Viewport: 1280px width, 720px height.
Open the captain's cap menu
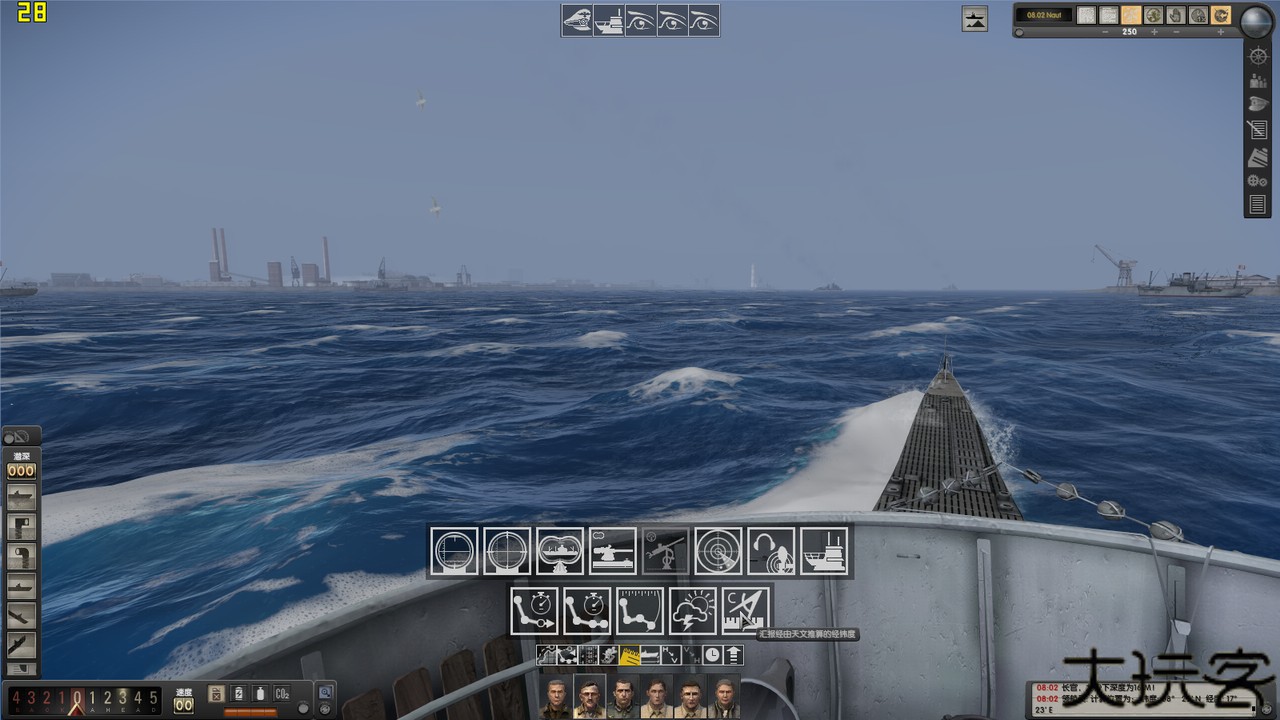click(x=1258, y=104)
